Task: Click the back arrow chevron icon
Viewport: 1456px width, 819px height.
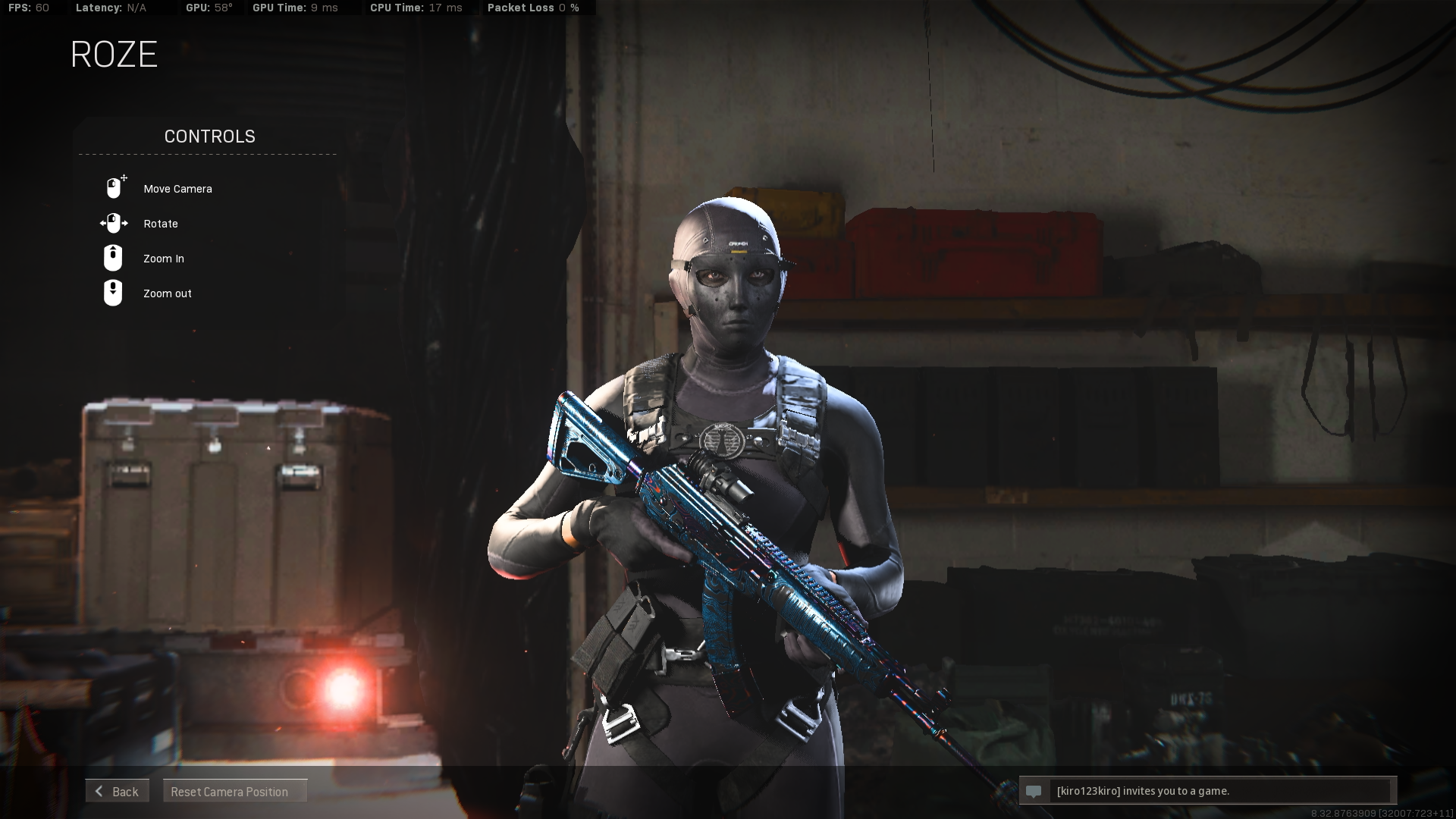Action: 99,791
